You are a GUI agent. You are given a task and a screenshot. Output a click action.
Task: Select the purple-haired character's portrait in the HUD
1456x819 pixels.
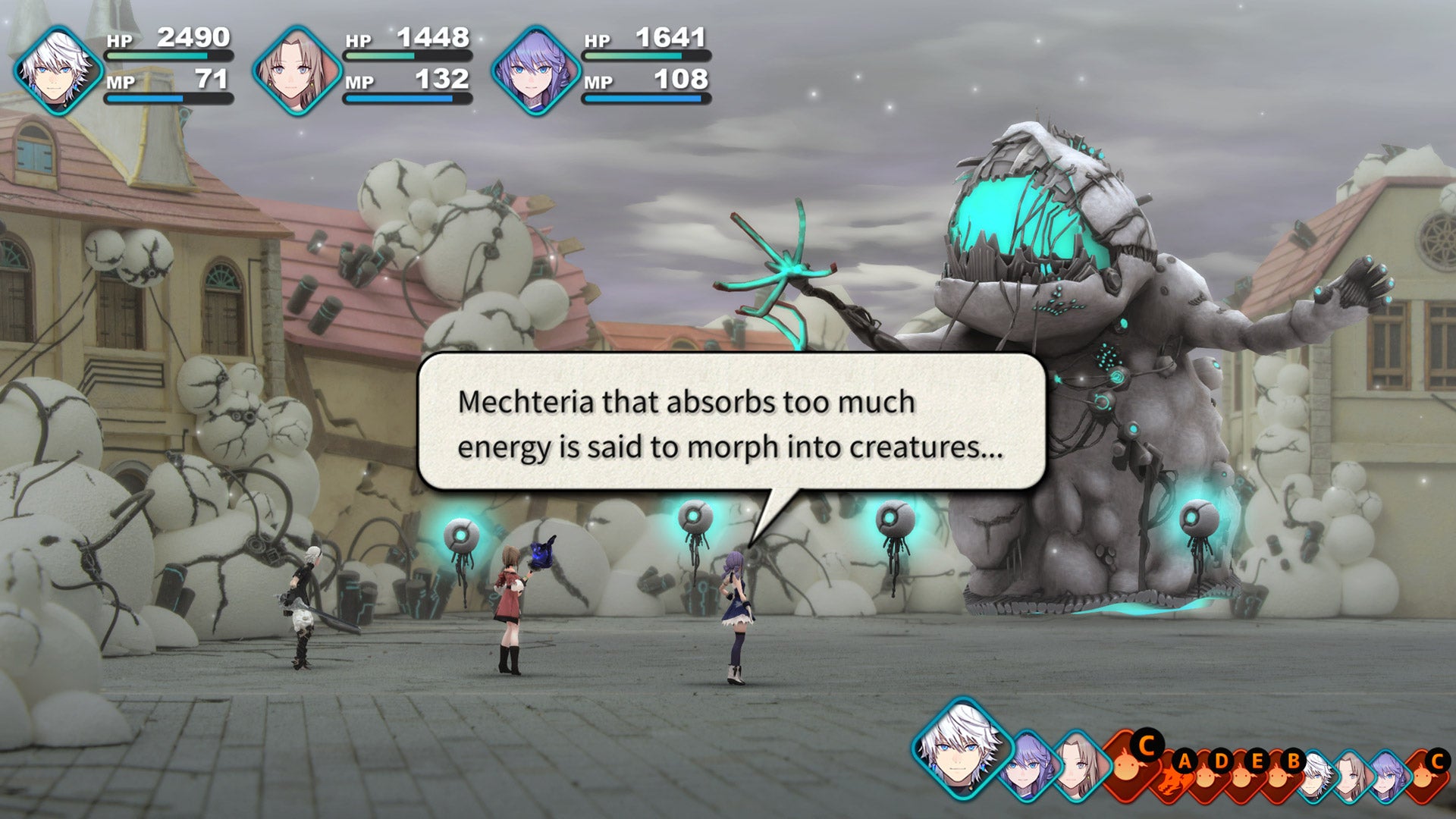538,68
